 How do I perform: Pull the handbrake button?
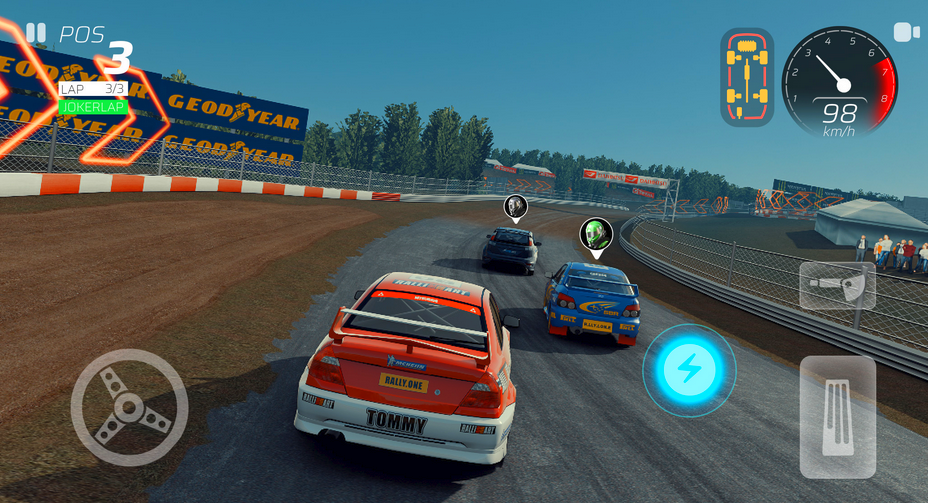[x=837, y=287]
